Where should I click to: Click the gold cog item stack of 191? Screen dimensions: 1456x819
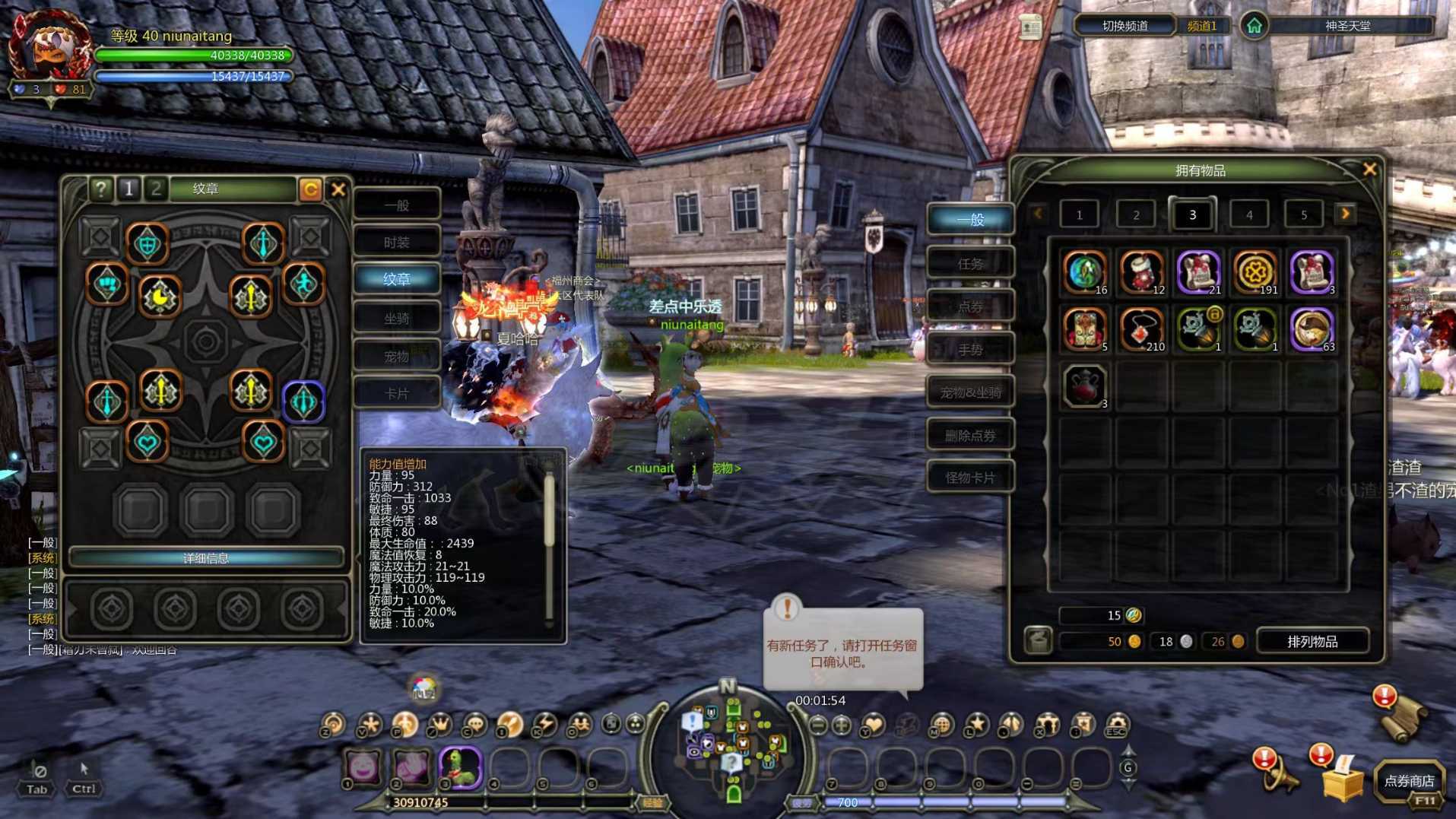1255,271
